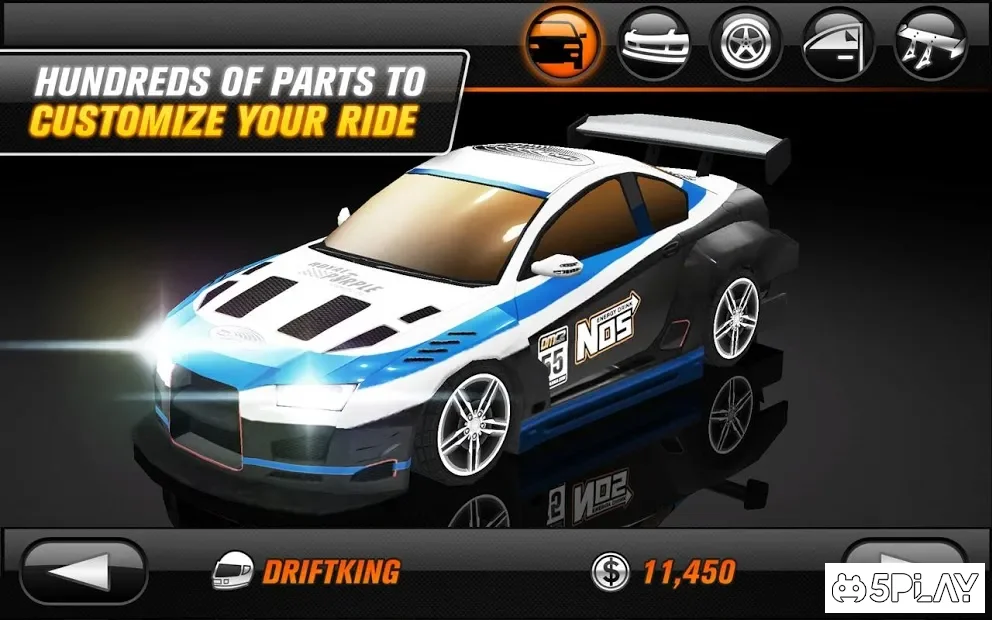Click the right arrow next button
The width and height of the screenshot is (992, 620).
(x=900, y=555)
